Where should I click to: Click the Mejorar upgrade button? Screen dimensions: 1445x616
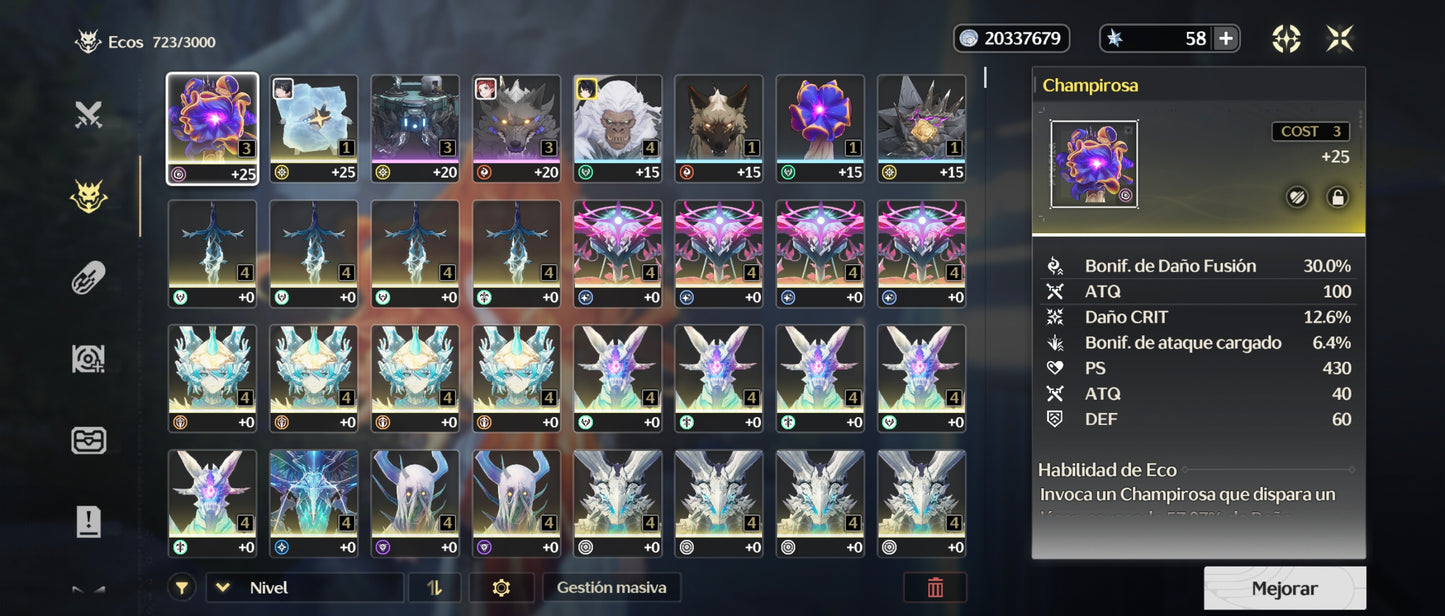pyautogui.click(x=1284, y=589)
